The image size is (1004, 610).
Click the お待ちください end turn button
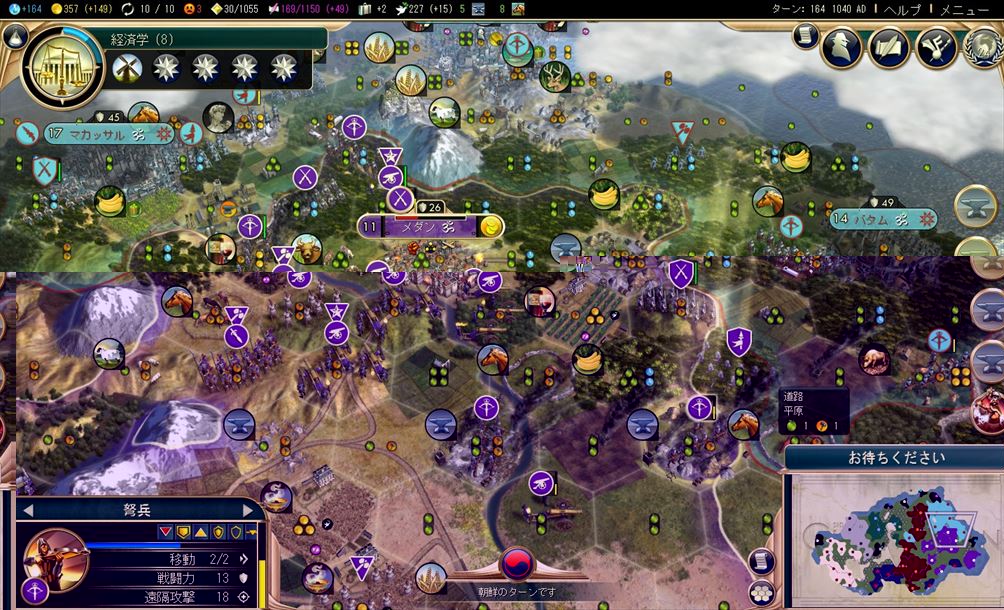pyautogui.click(x=895, y=458)
